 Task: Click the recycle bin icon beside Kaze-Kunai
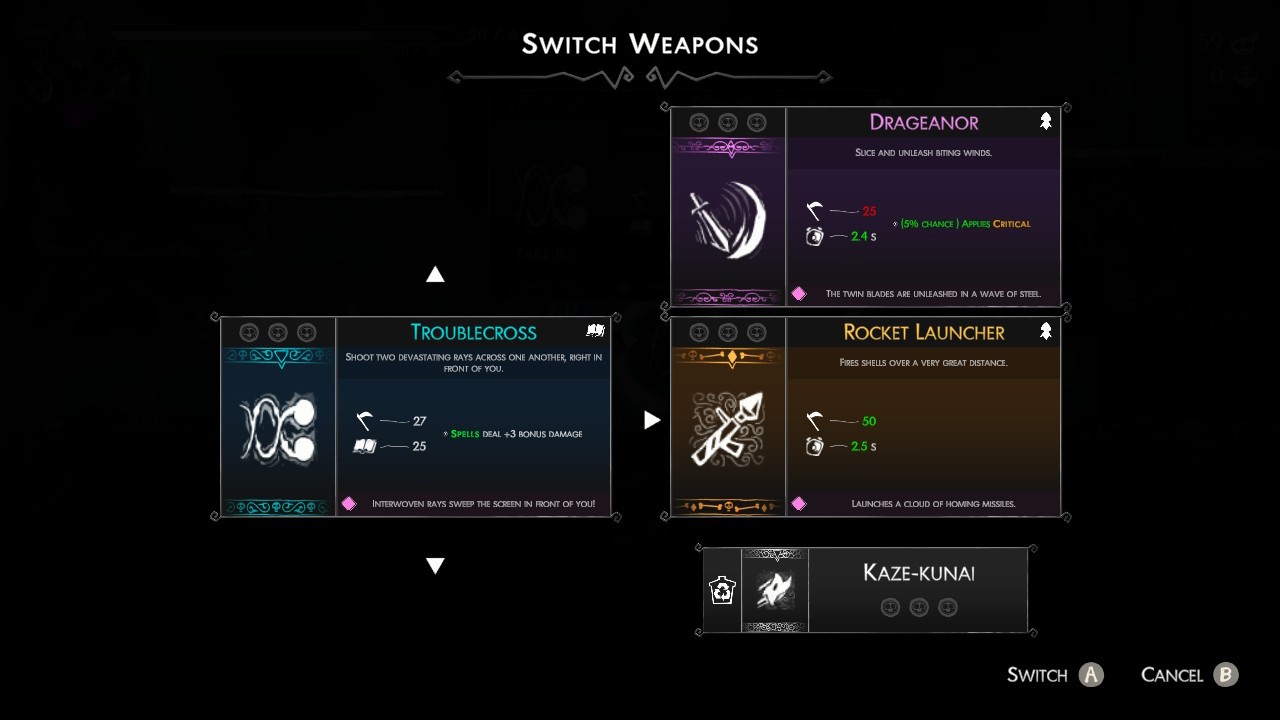coord(722,590)
